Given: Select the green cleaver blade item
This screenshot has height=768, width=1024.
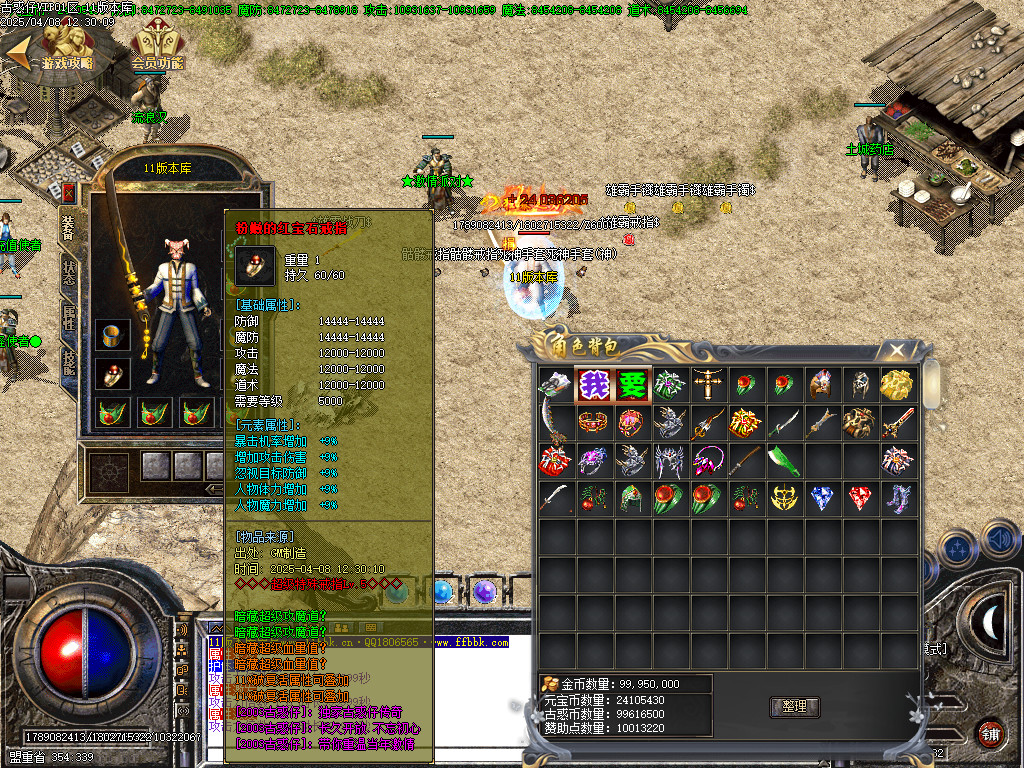Looking at the screenshot, I should click(x=783, y=459).
